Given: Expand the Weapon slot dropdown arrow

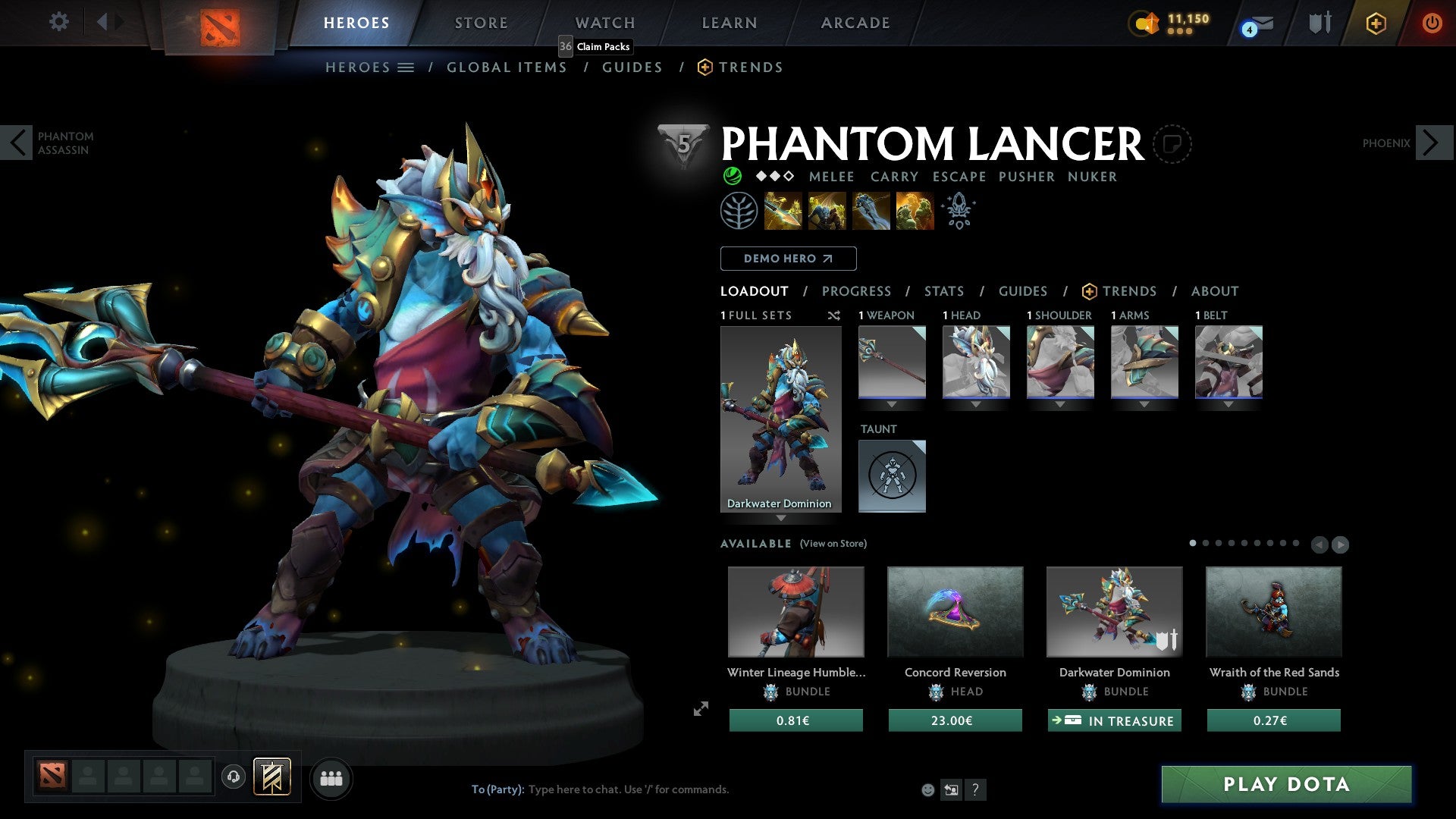Looking at the screenshot, I should (892, 404).
